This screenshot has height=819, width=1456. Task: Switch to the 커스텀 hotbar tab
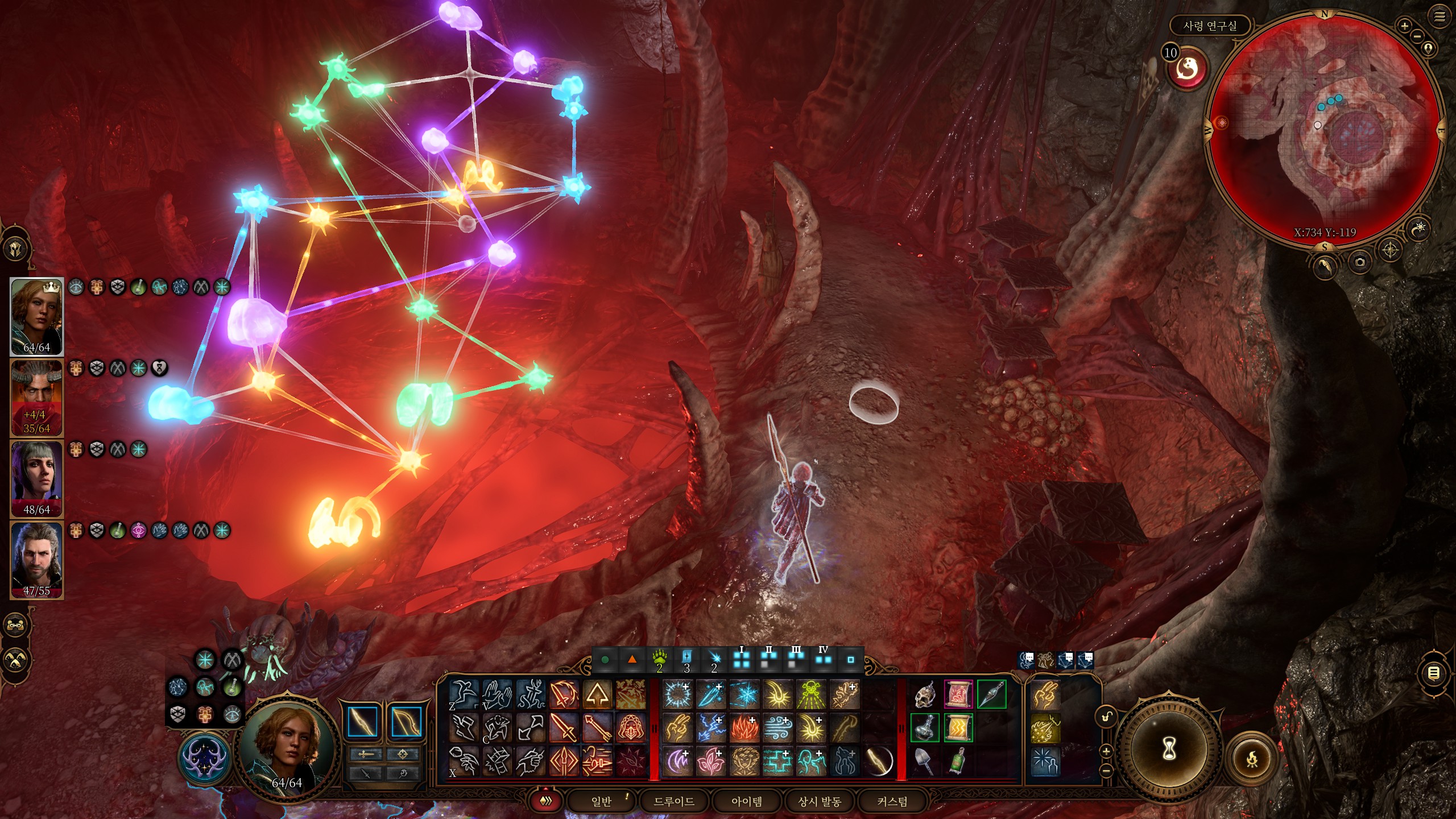(892, 801)
